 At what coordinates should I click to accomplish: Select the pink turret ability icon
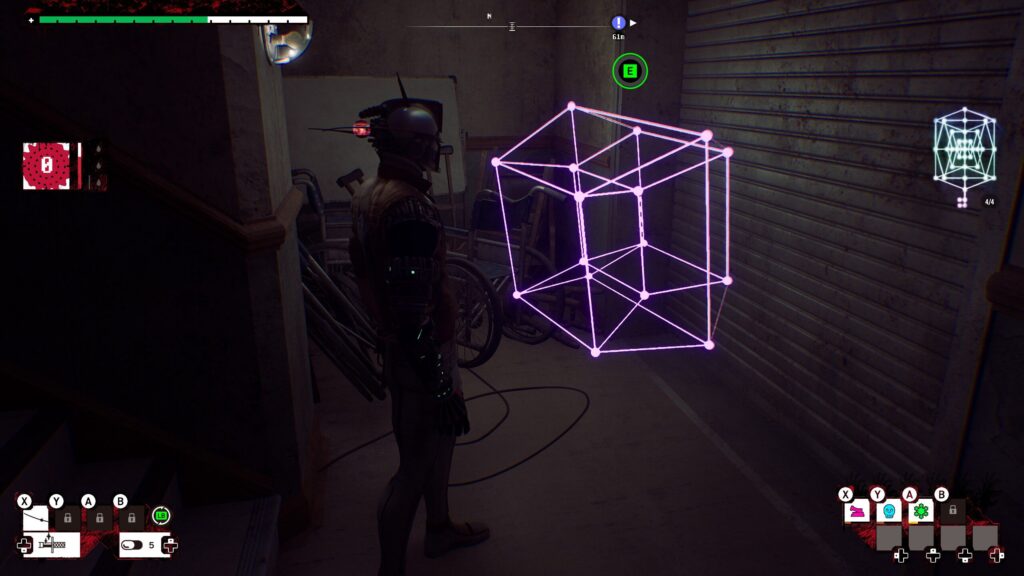coord(857,511)
